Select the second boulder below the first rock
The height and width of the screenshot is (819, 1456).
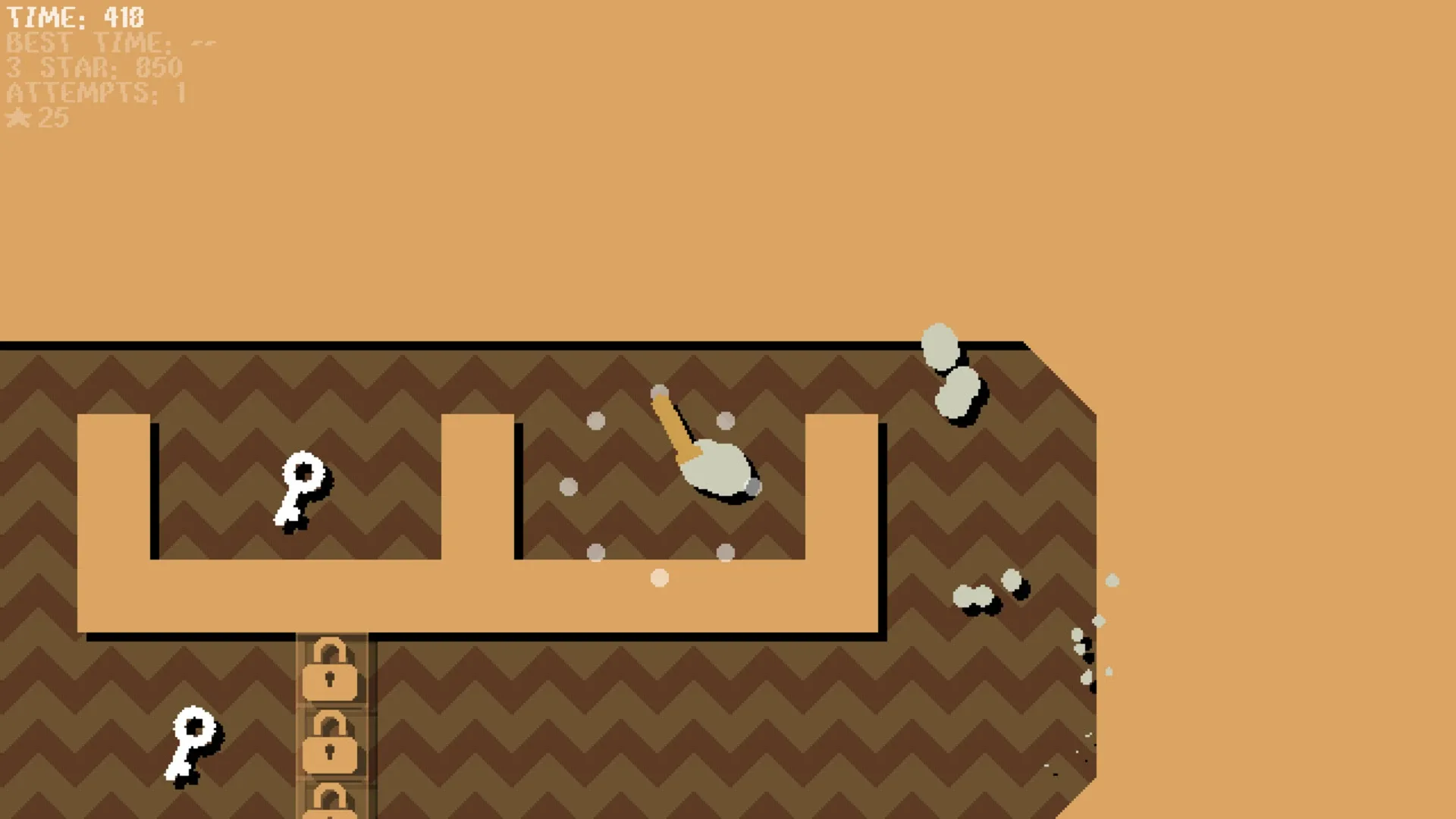coord(958,392)
